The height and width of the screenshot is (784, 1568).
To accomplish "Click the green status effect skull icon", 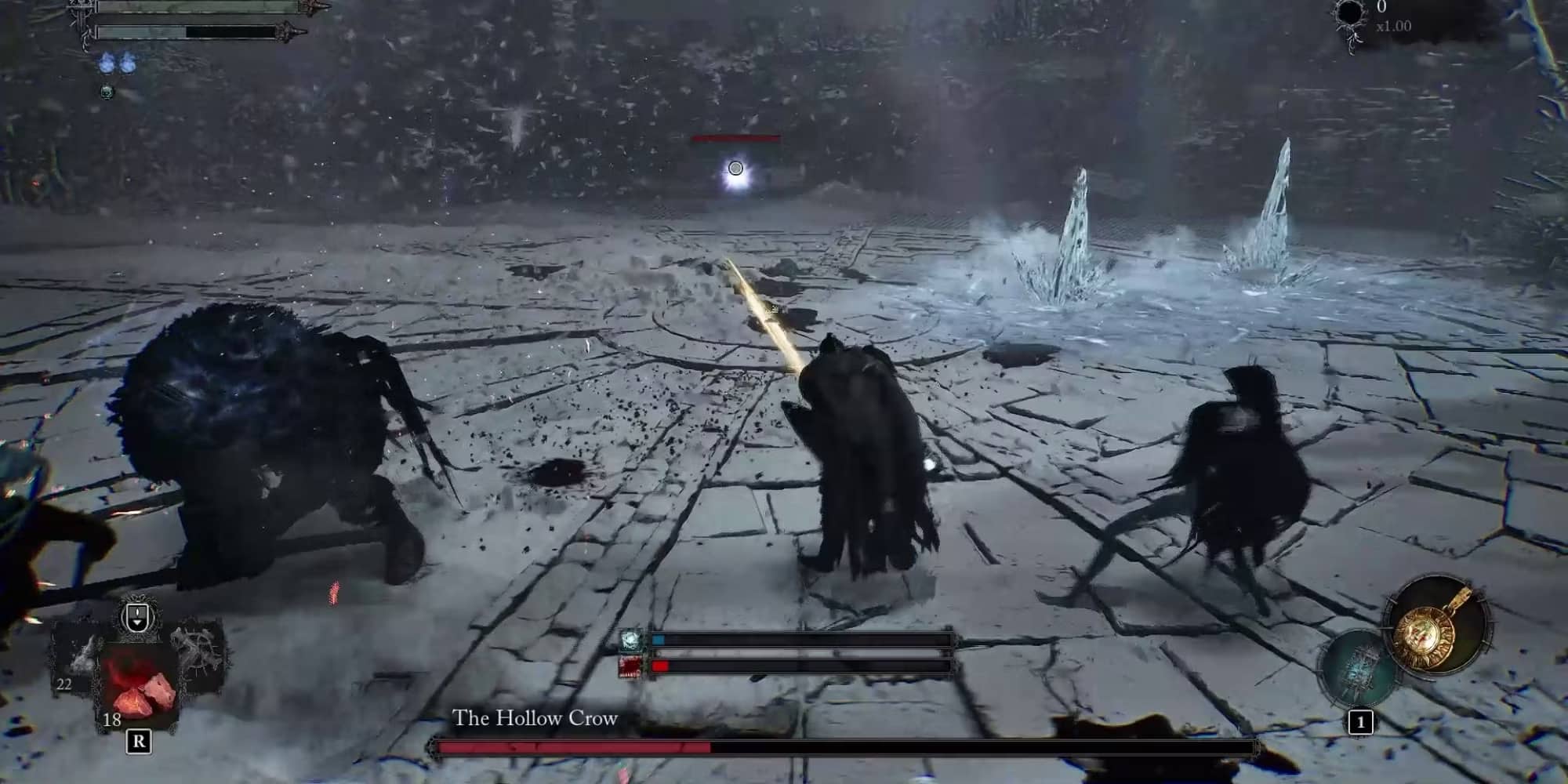I will (x=107, y=93).
